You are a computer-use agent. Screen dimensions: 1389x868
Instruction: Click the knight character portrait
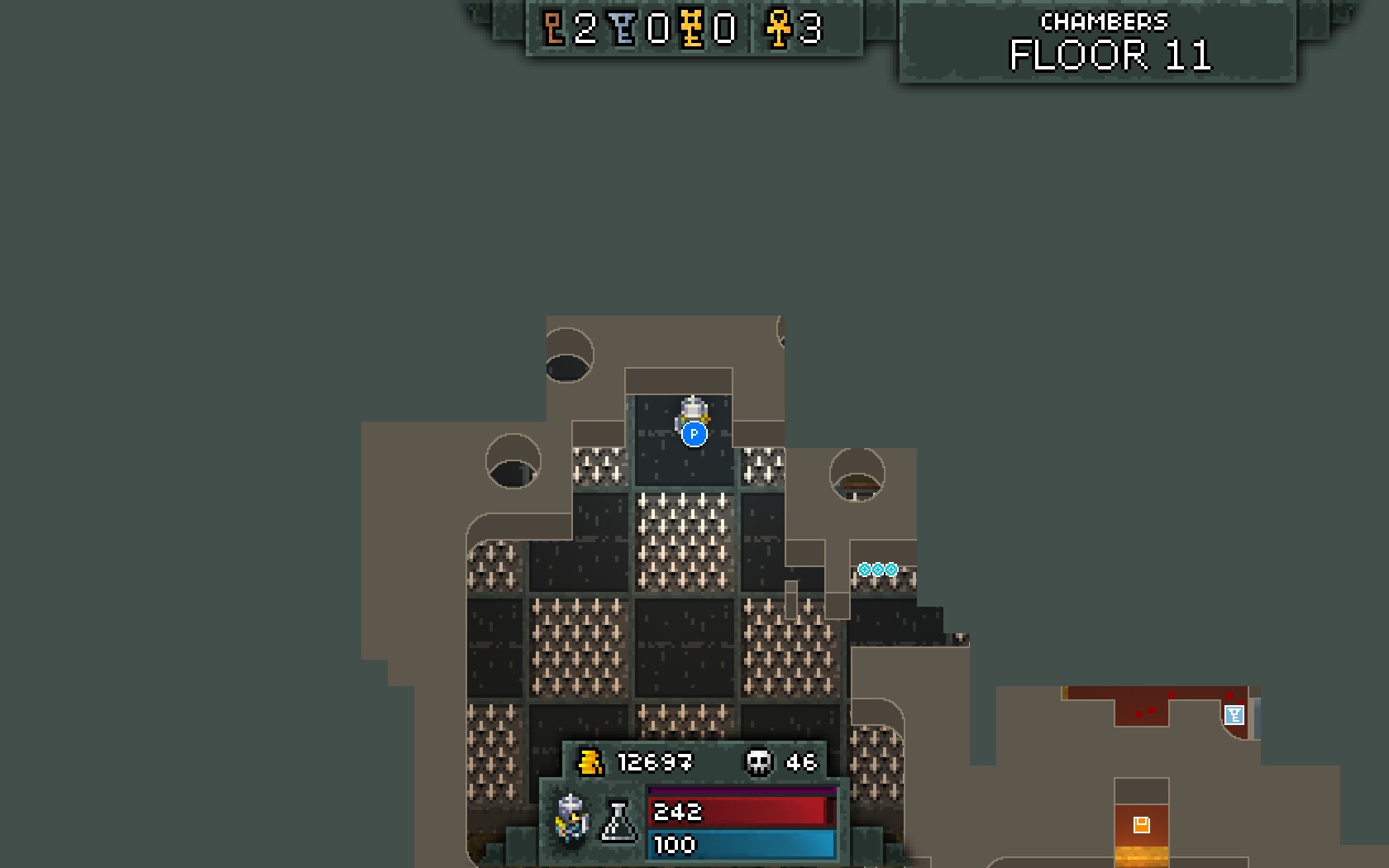click(x=572, y=818)
